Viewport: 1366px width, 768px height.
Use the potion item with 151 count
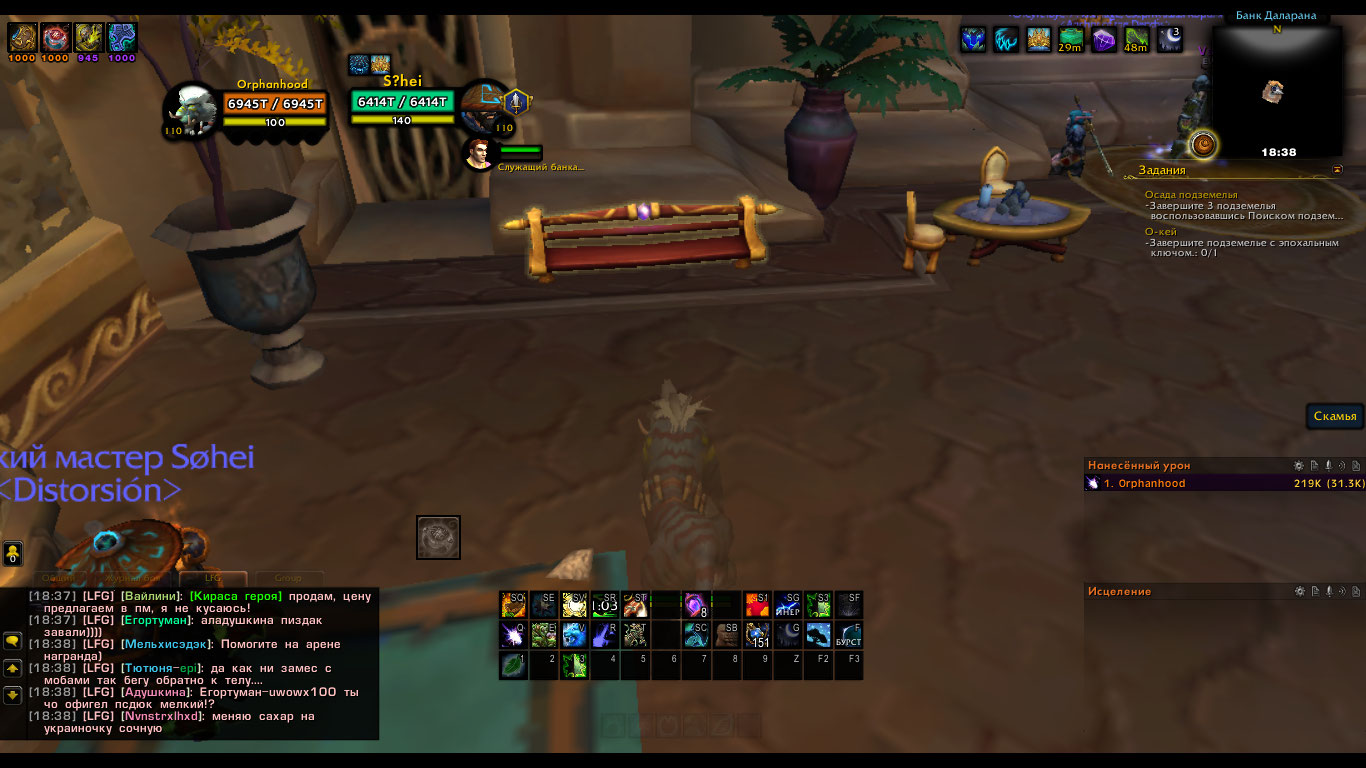point(758,634)
